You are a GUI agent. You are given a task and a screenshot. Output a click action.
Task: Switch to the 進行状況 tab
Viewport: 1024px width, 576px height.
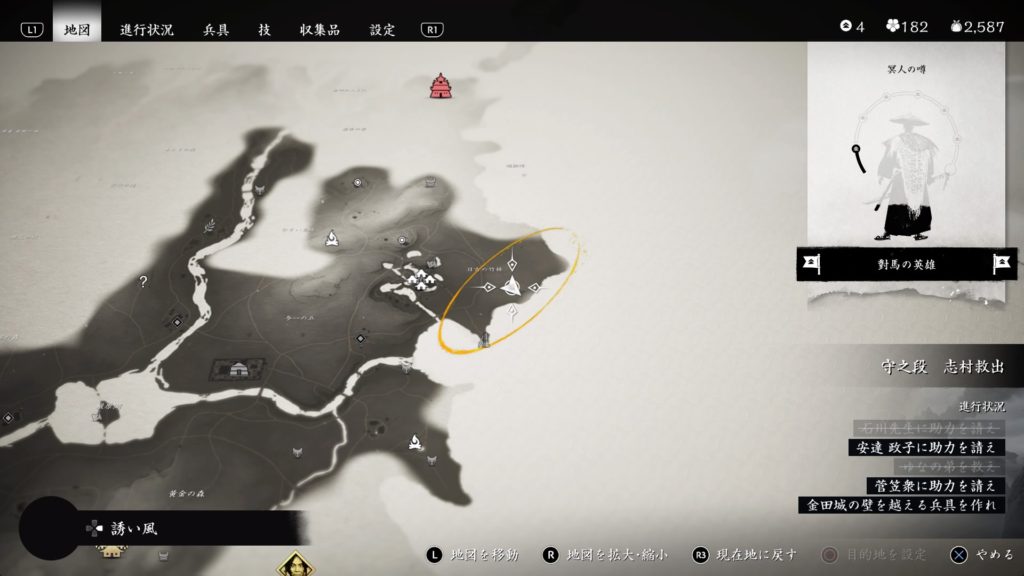pyautogui.click(x=146, y=29)
